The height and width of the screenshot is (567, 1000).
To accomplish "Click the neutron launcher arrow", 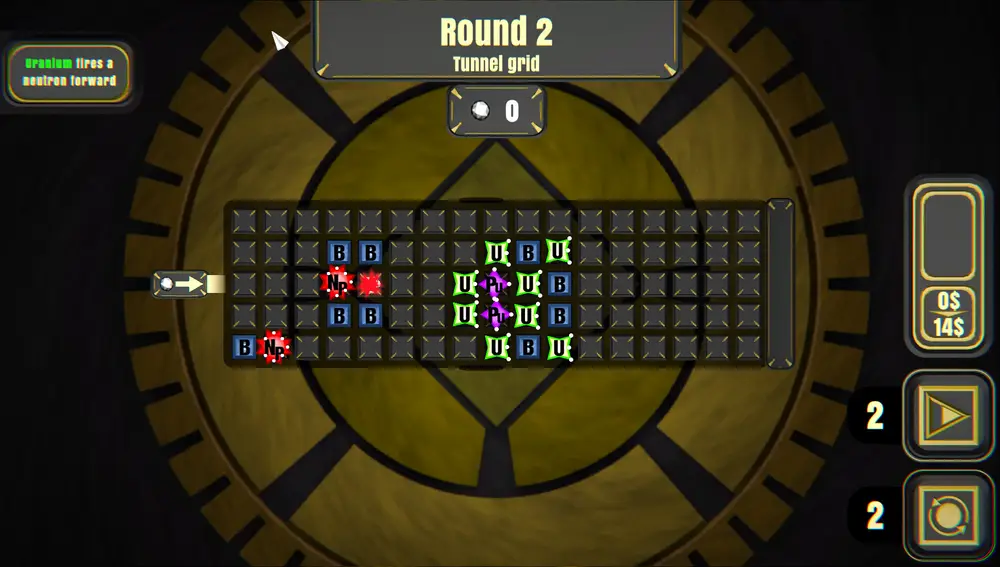I will [x=181, y=284].
